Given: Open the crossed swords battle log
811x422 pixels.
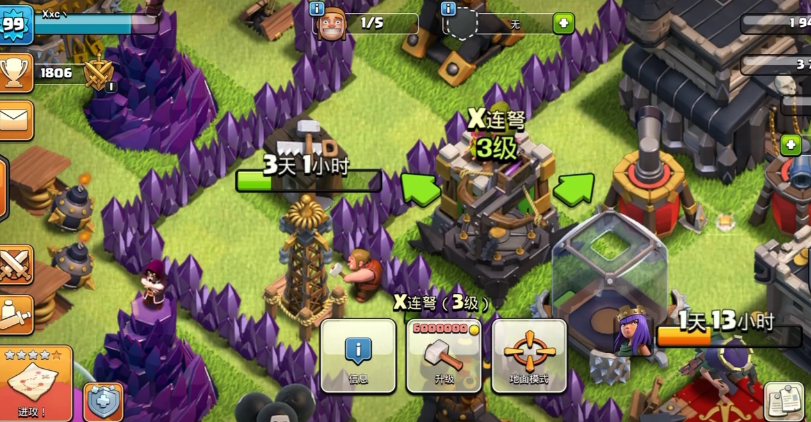Looking at the screenshot, I should 15,265.
